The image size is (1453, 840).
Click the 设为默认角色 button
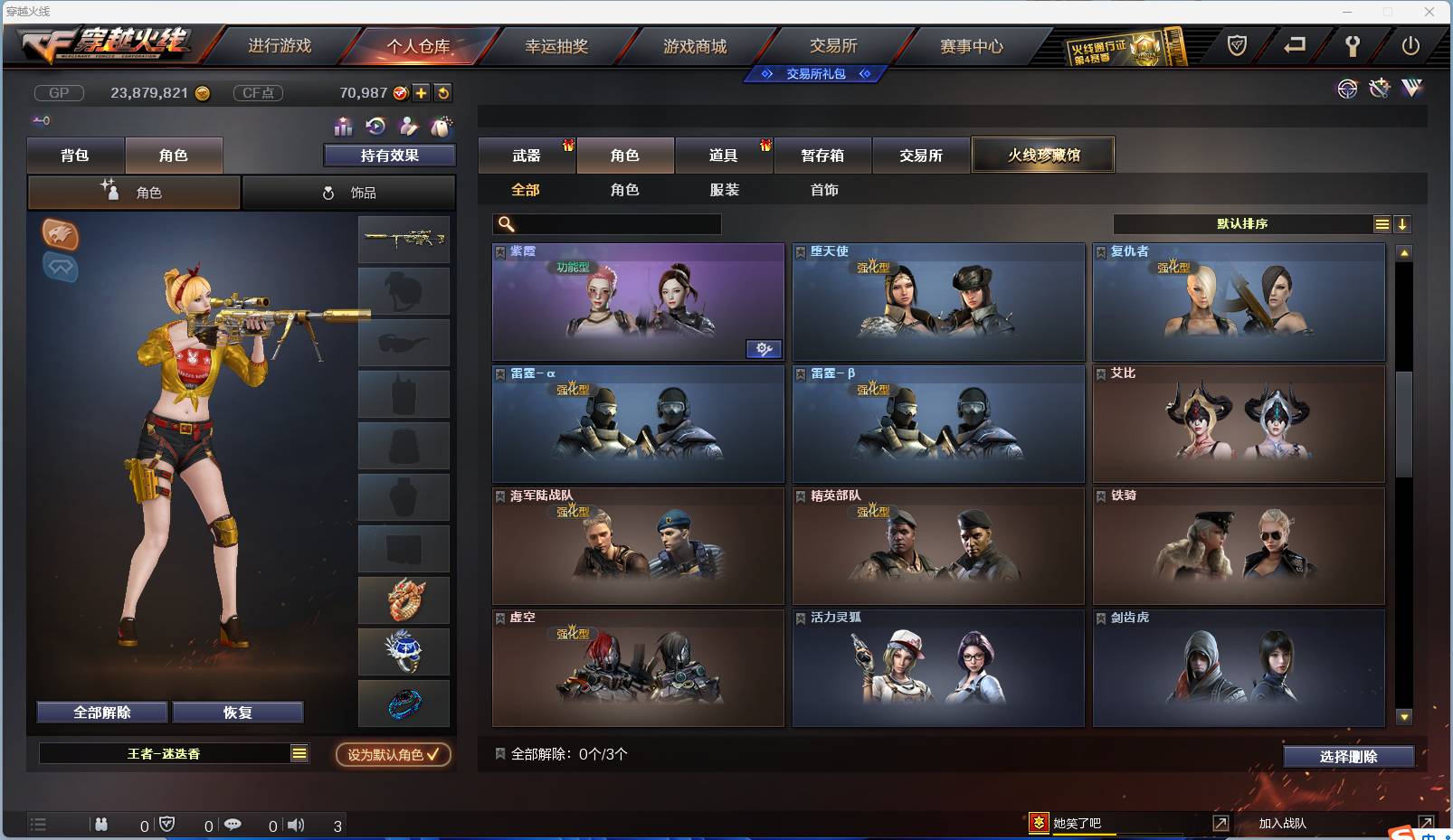[392, 755]
